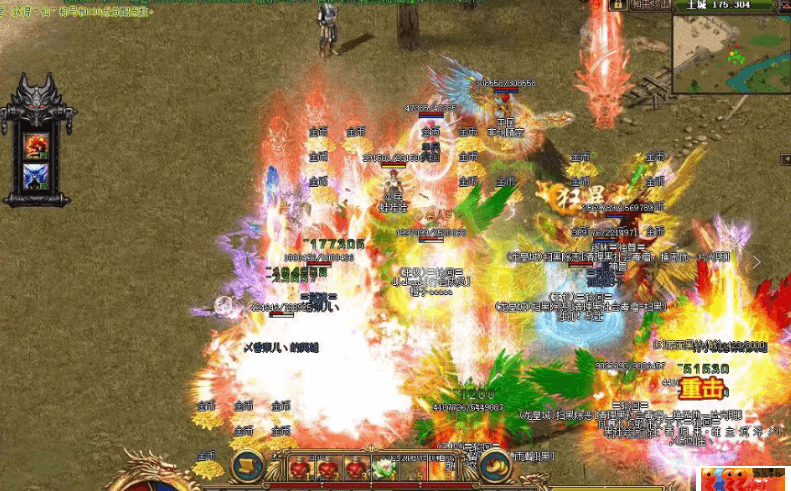Use the red potion in hotbar slot 3

click(354, 467)
